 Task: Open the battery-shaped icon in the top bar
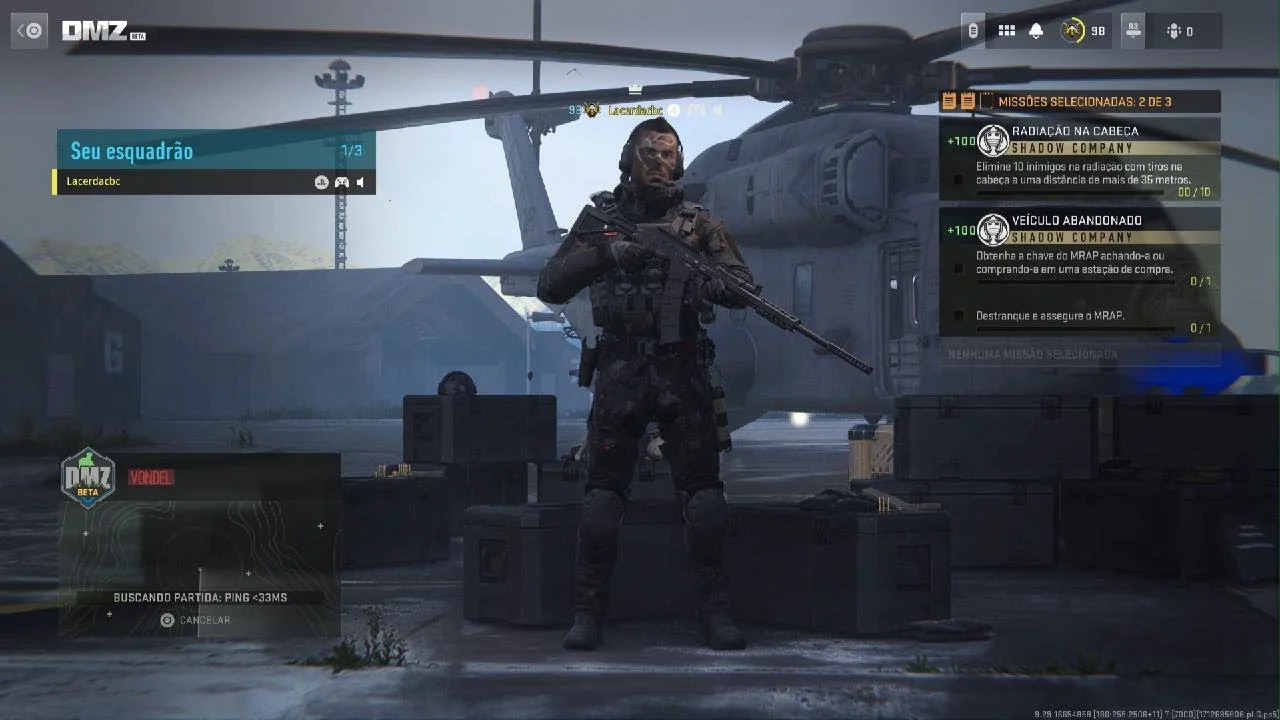(973, 31)
